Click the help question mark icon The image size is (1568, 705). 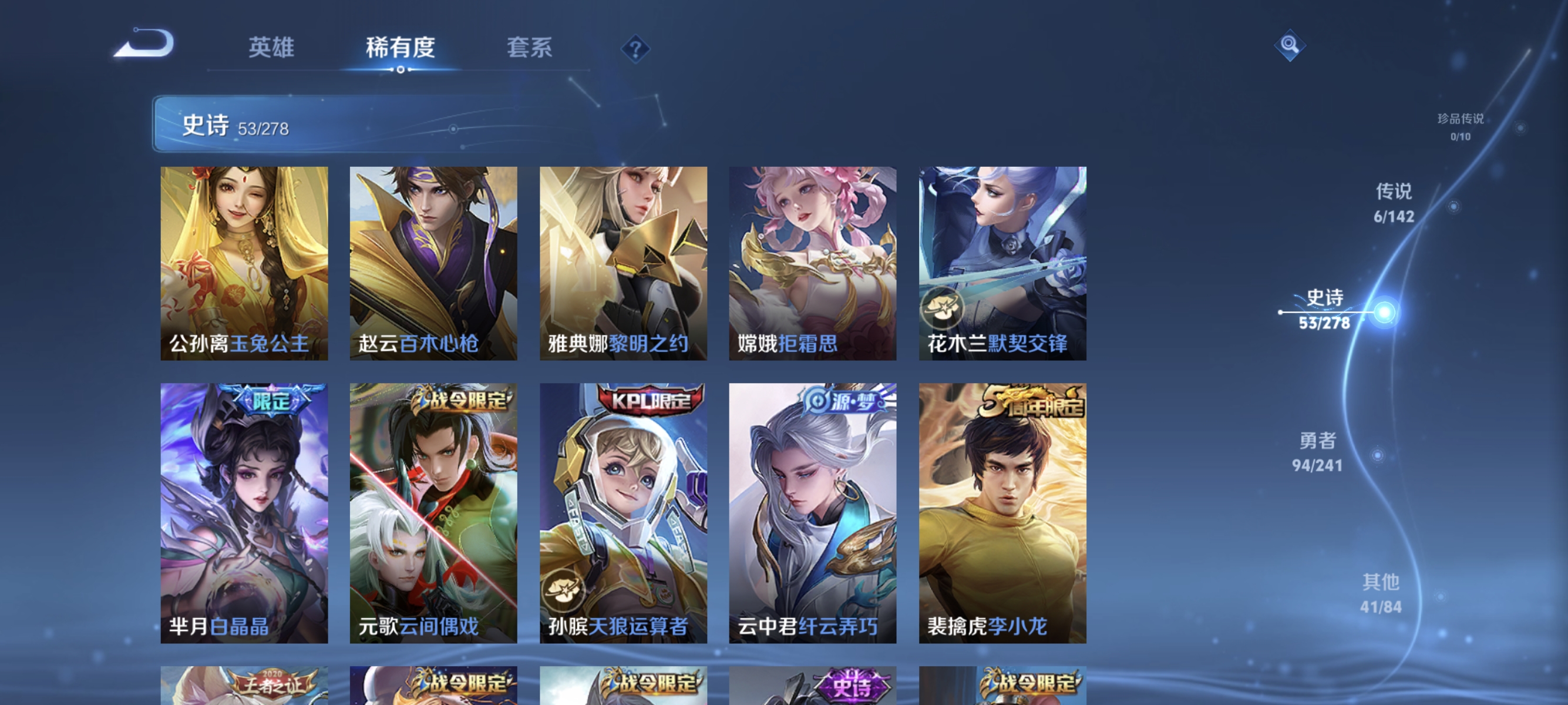pyautogui.click(x=634, y=49)
